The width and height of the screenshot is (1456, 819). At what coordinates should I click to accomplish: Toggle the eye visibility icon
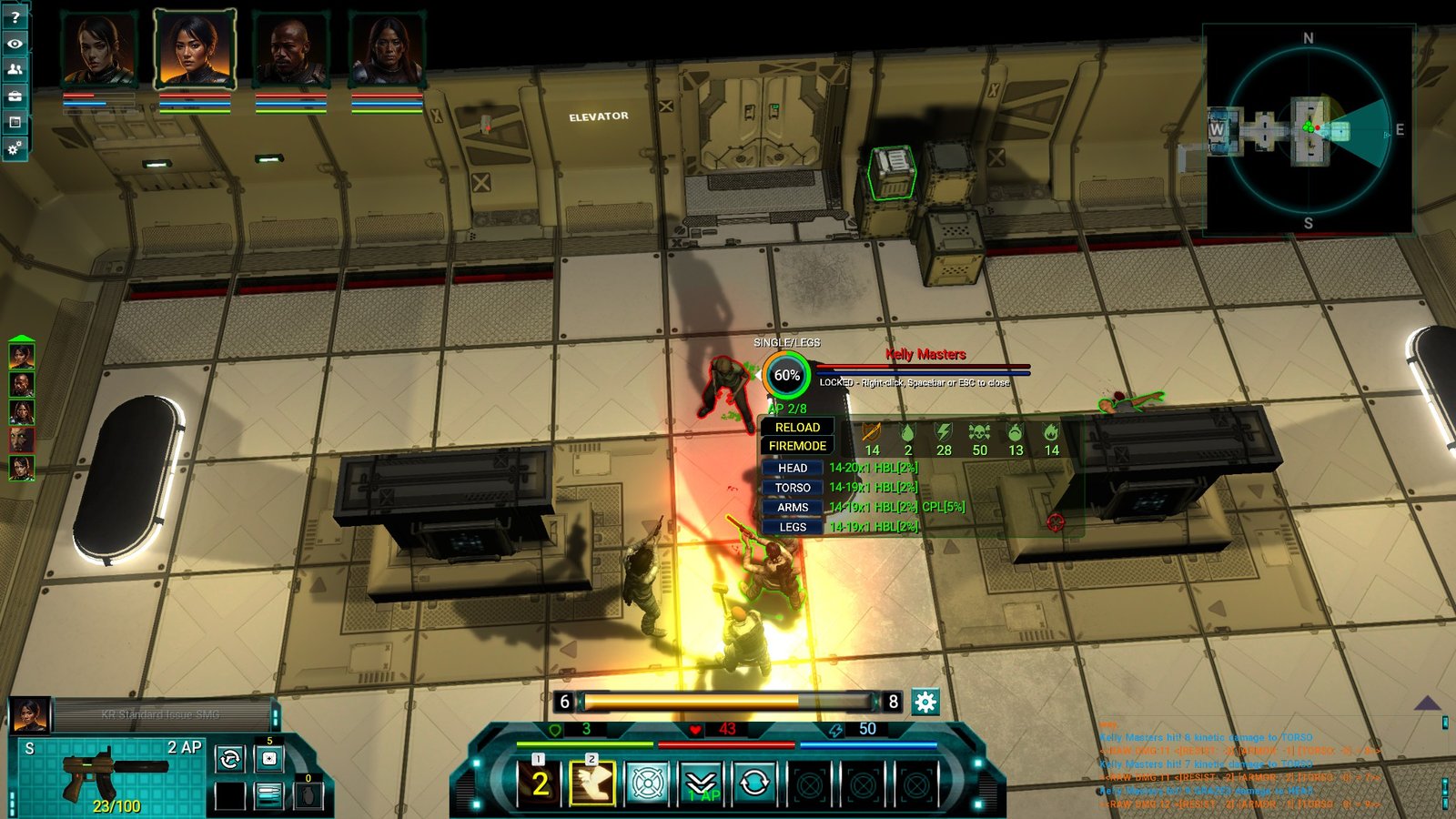tap(15, 44)
